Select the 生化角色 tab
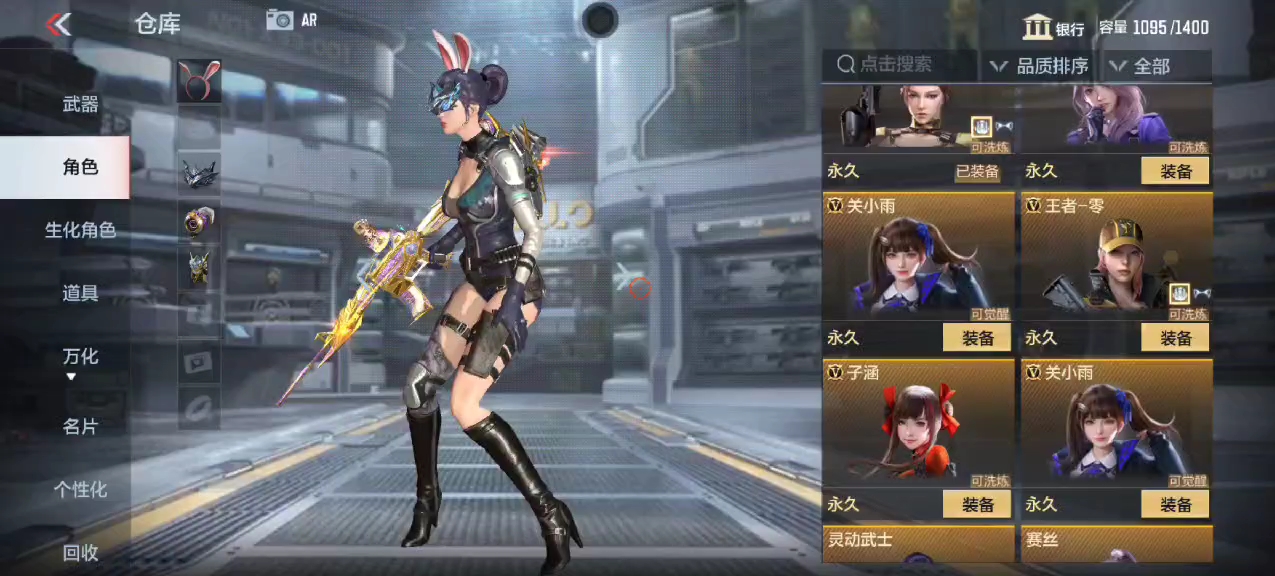Image resolution: width=1275 pixels, height=576 pixels. click(x=80, y=230)
